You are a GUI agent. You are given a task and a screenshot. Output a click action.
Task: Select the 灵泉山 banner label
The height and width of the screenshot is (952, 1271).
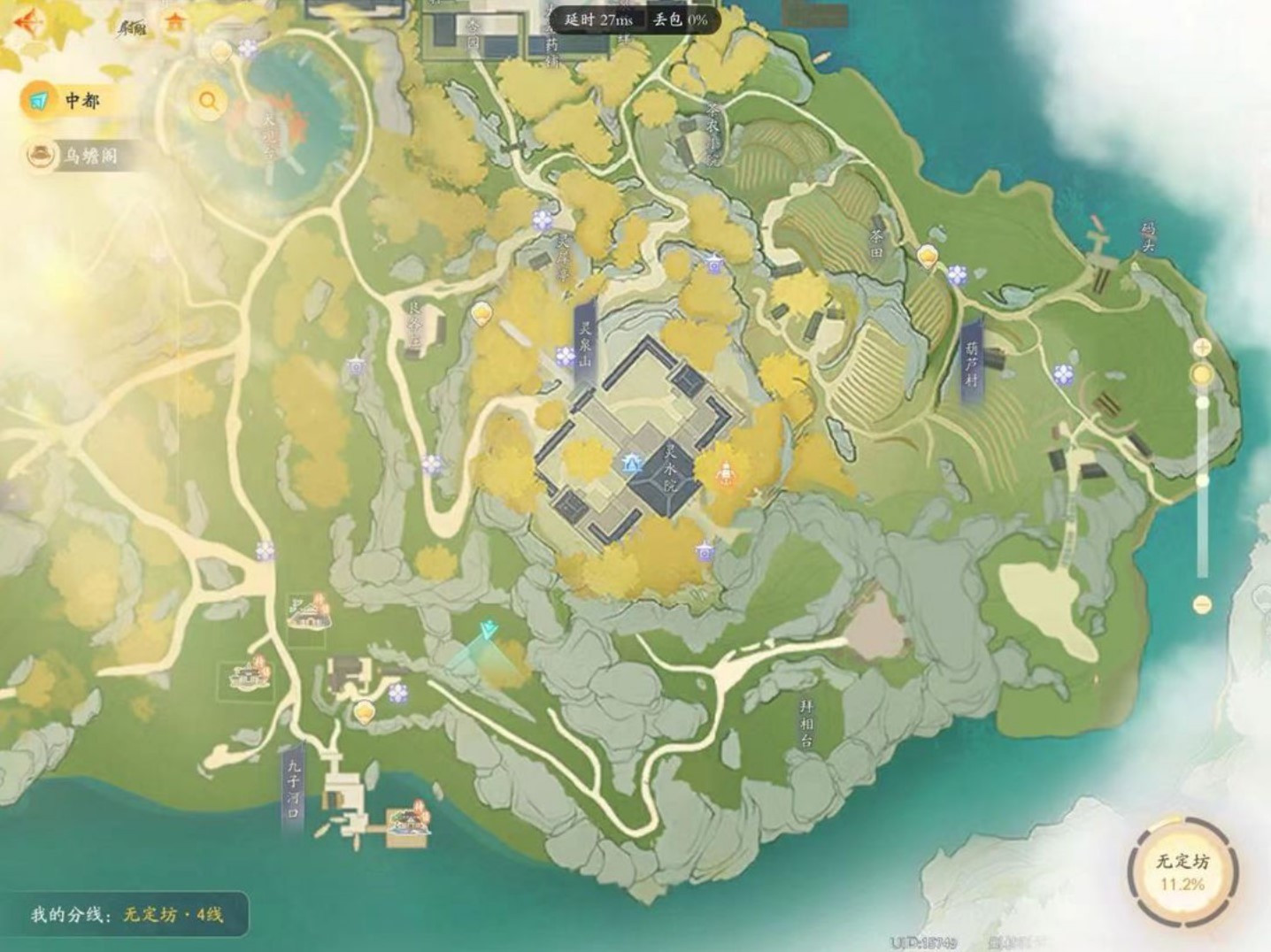(585, 343)
